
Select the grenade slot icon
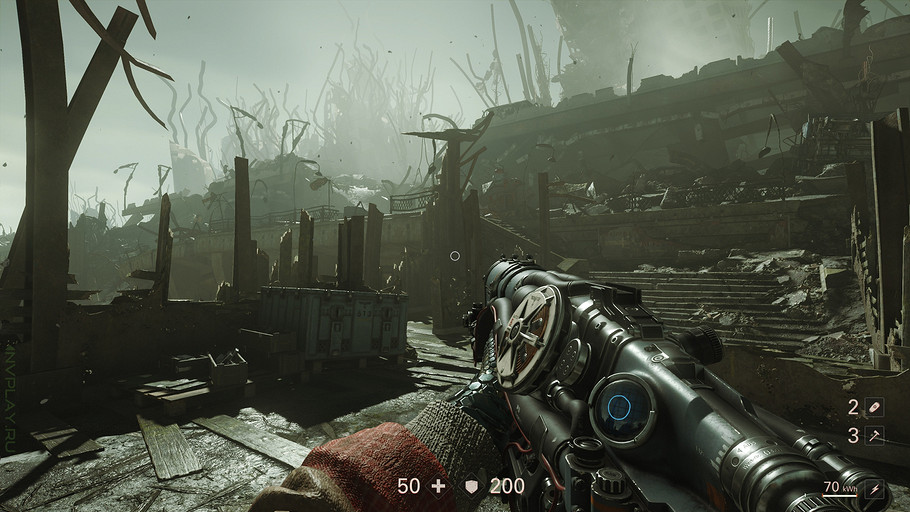pyautogui.click(x=877, y=407)
